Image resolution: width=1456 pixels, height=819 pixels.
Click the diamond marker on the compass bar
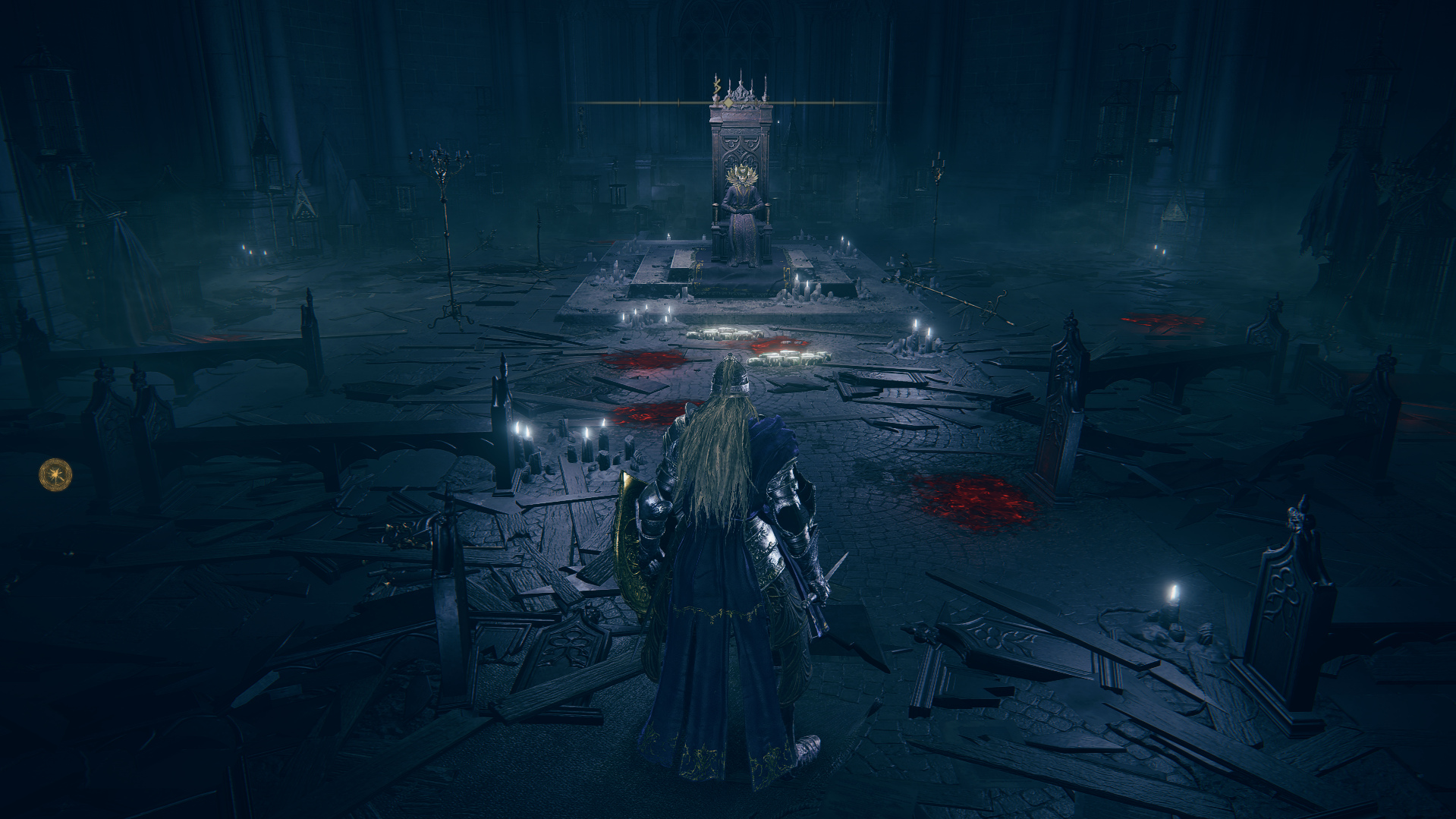click(x=728, y=102)
